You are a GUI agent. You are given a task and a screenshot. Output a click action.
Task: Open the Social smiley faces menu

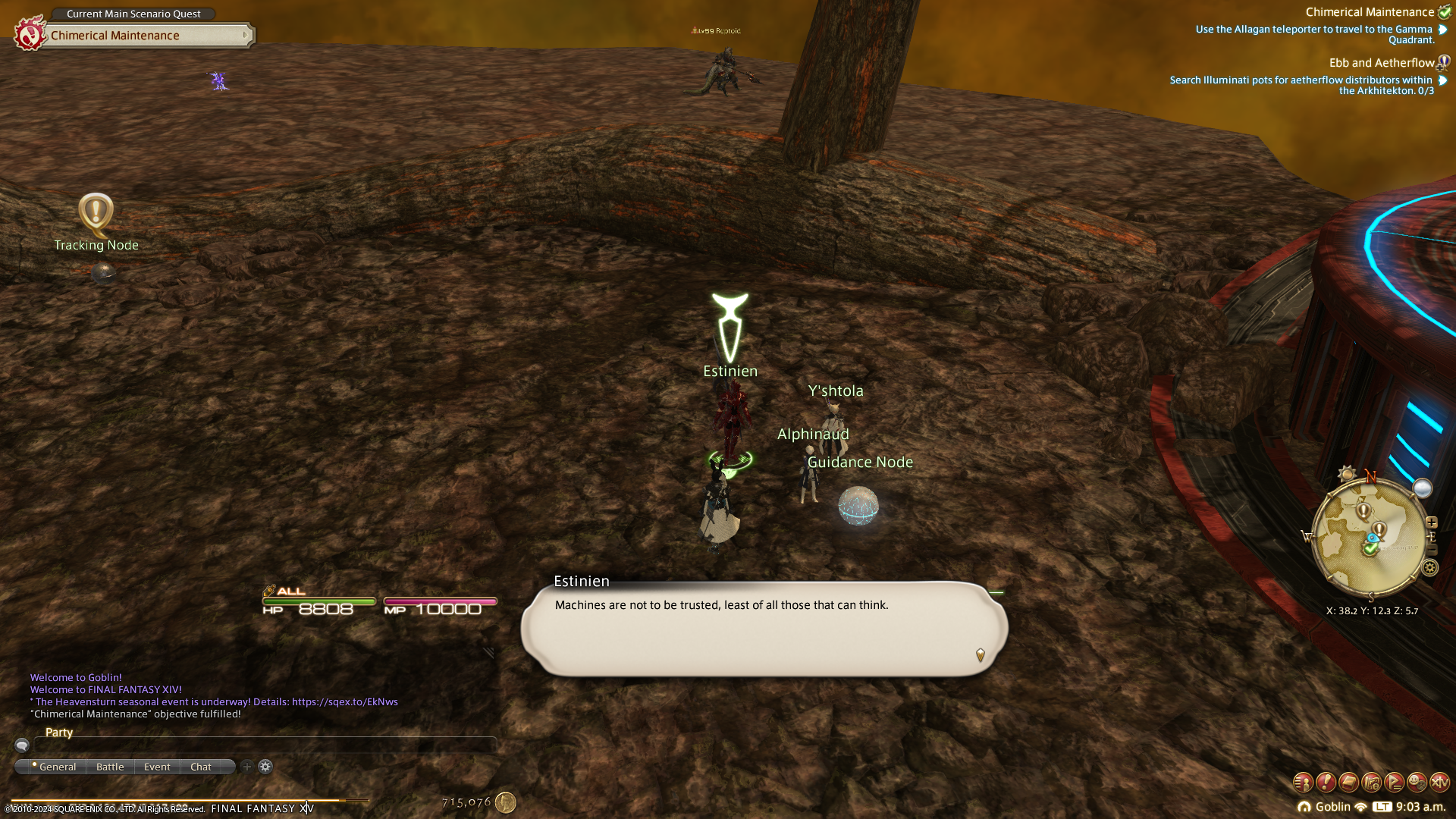click(1417, 782)
